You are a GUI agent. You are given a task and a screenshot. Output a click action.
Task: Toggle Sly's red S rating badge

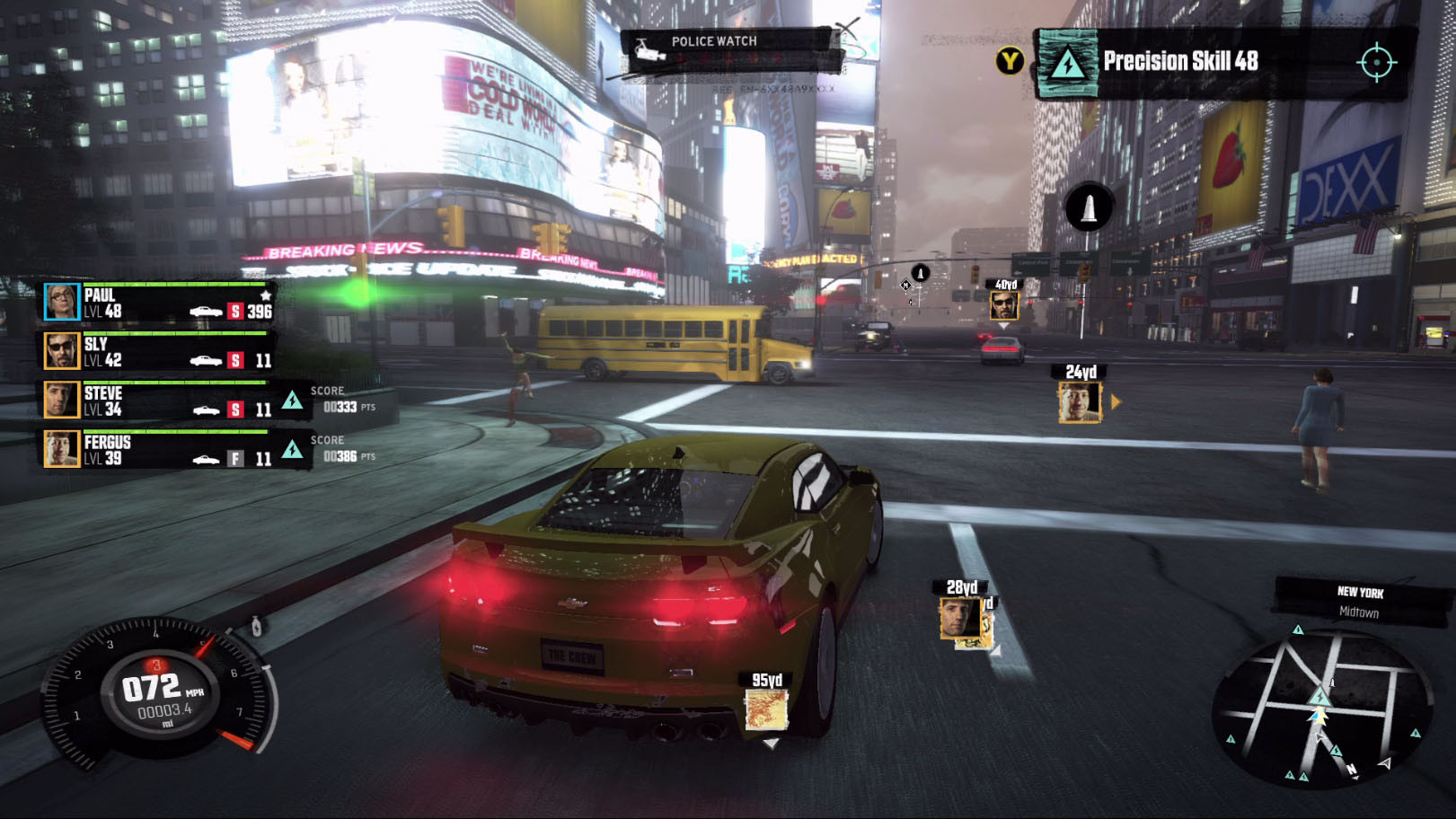(235, 359)
